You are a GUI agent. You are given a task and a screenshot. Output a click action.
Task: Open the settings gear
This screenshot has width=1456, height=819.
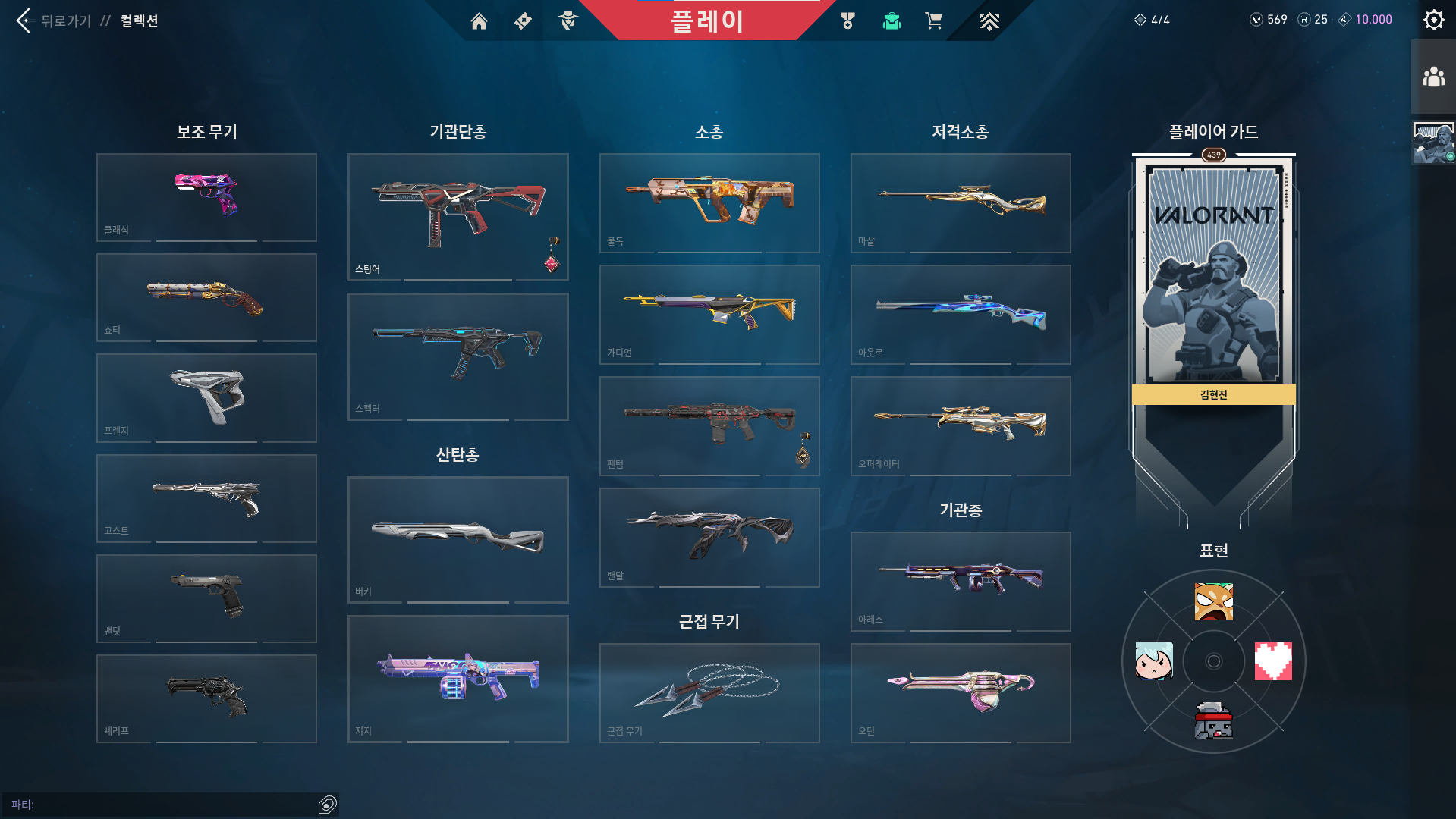point(1432,19)
